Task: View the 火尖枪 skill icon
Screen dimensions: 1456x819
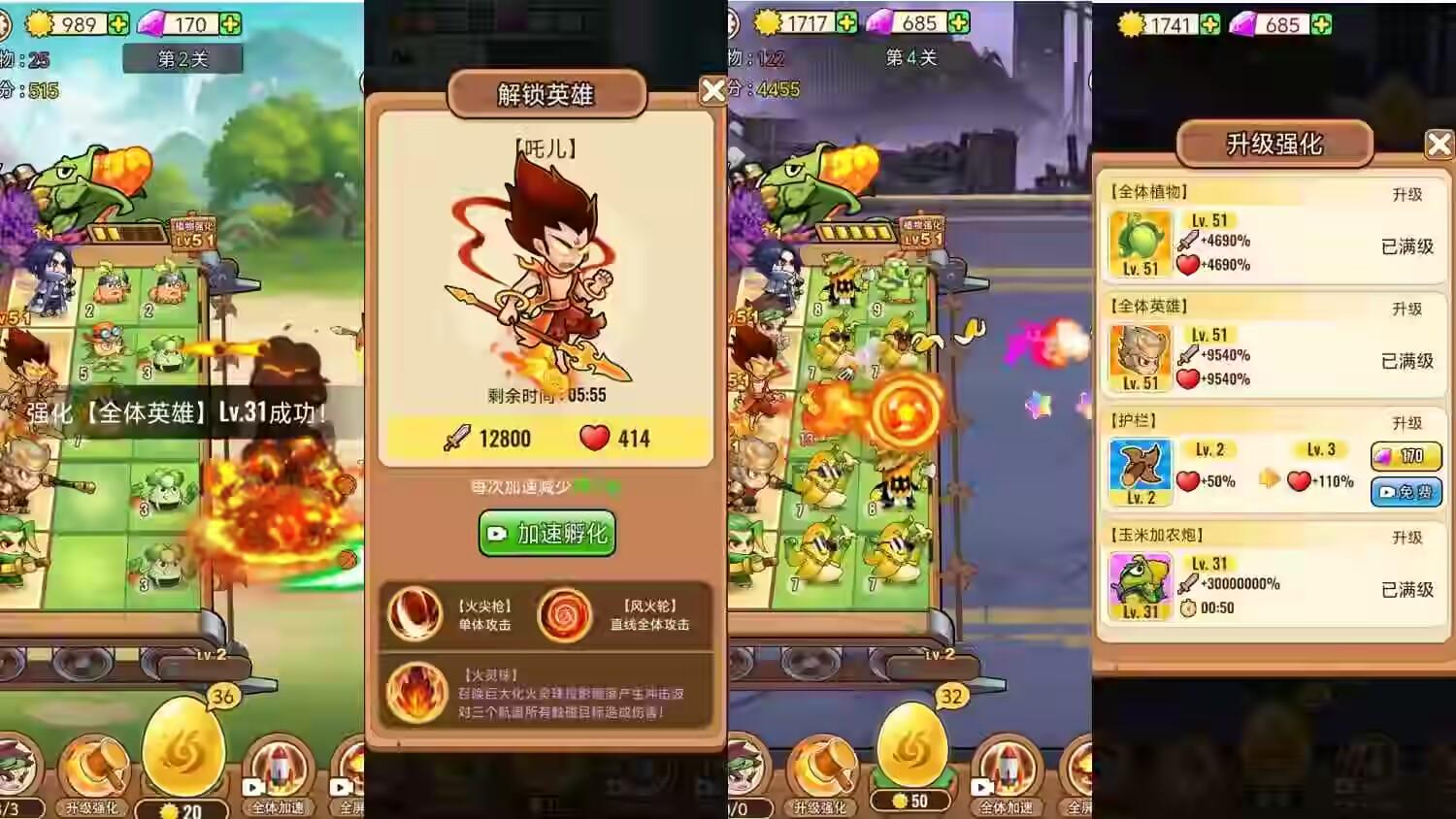Action: pos(417,614)
